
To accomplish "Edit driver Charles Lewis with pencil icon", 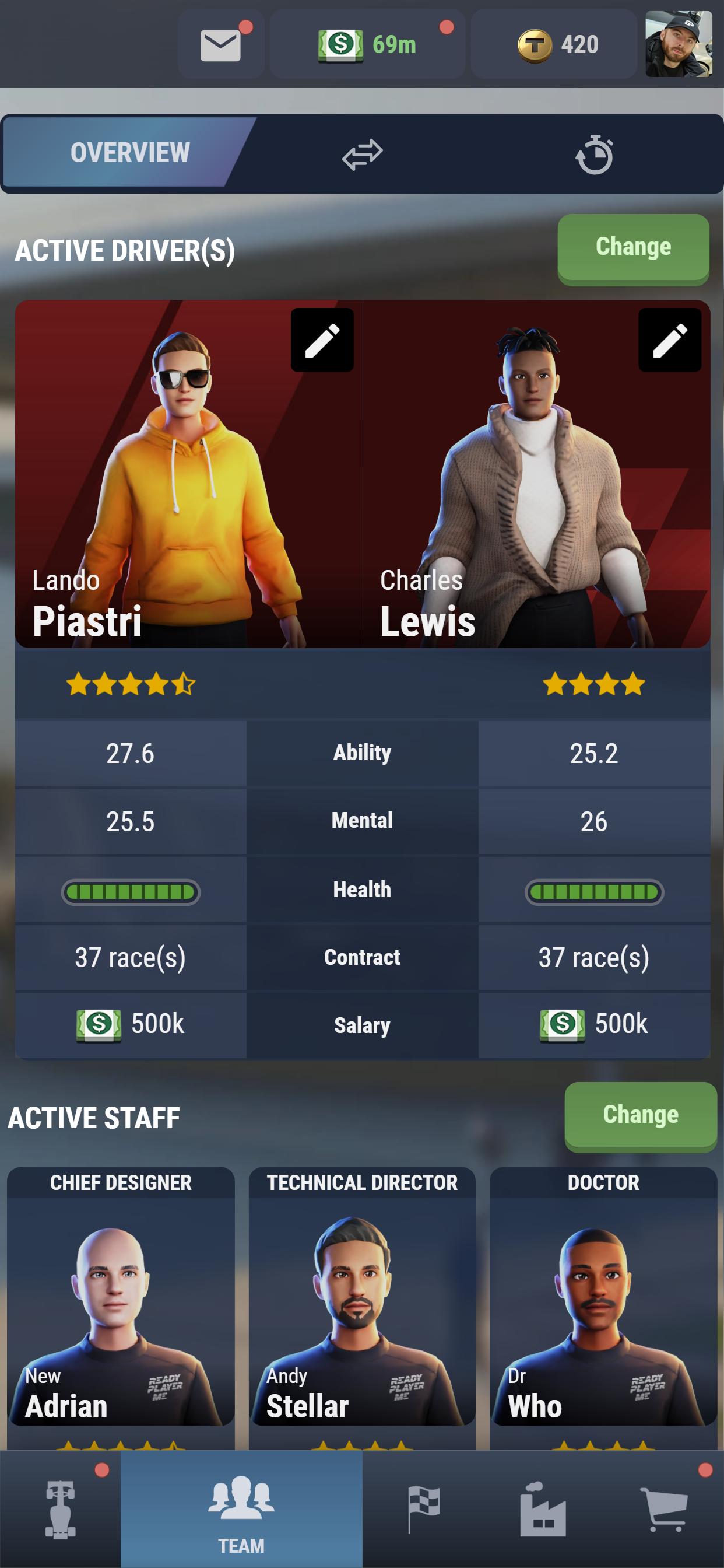I will click(x=669, y=339).
